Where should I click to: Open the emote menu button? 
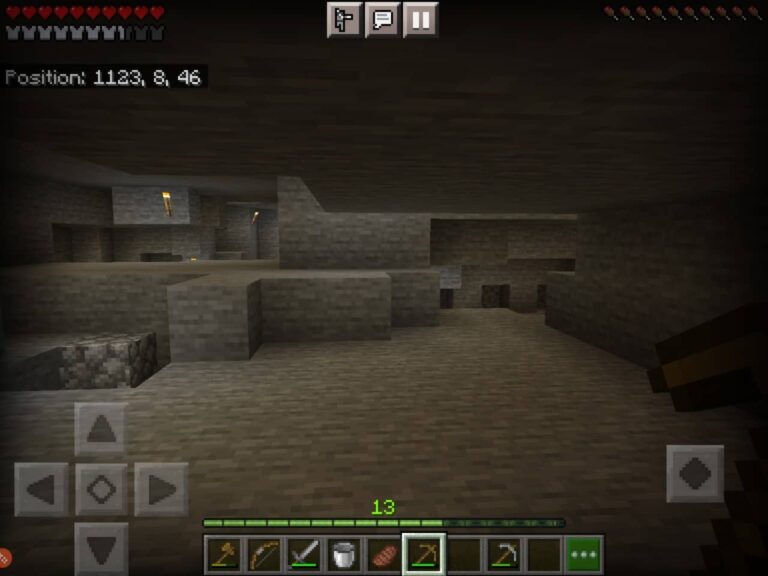[x=344, y=19]
